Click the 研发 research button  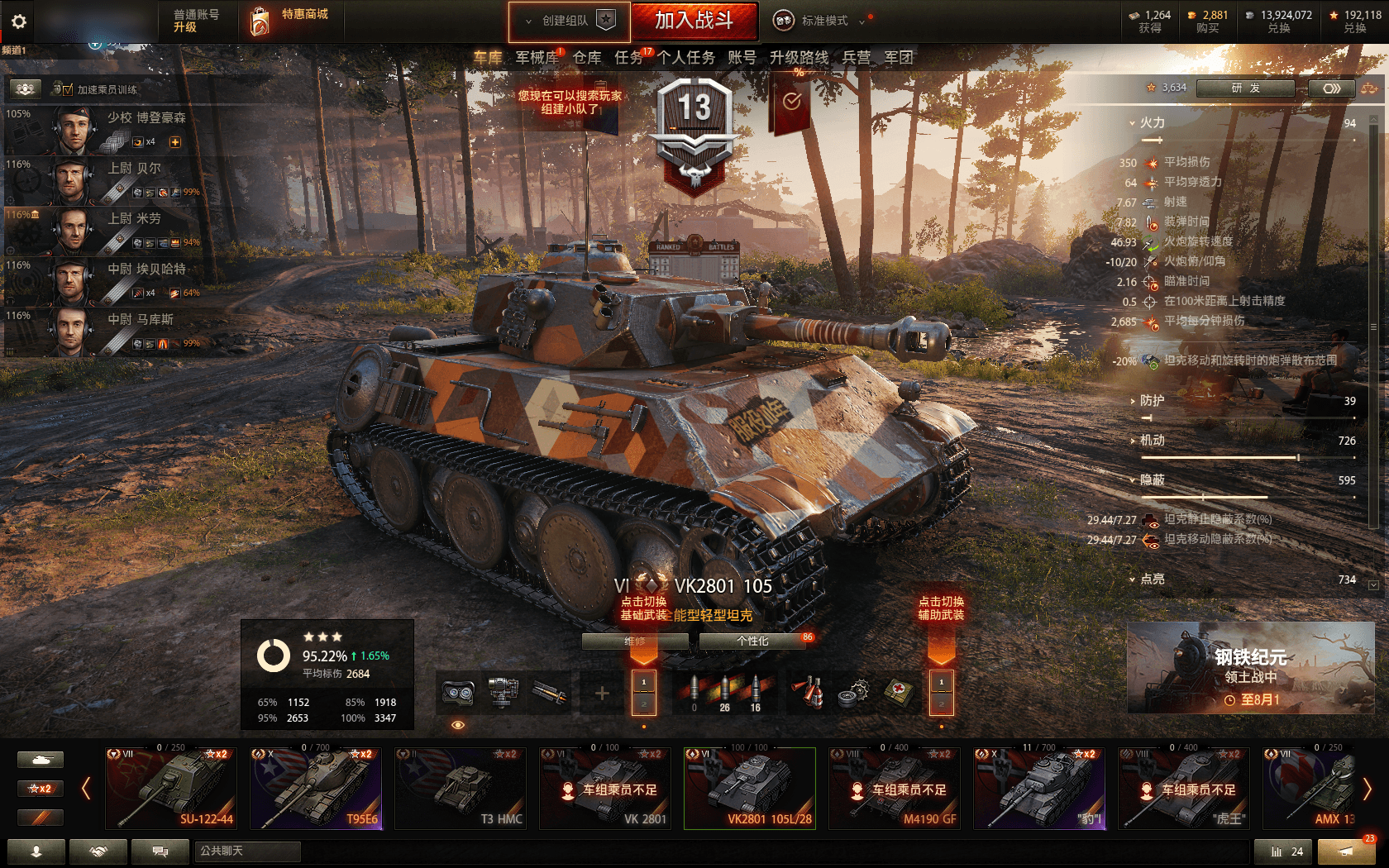[1245, 88]
